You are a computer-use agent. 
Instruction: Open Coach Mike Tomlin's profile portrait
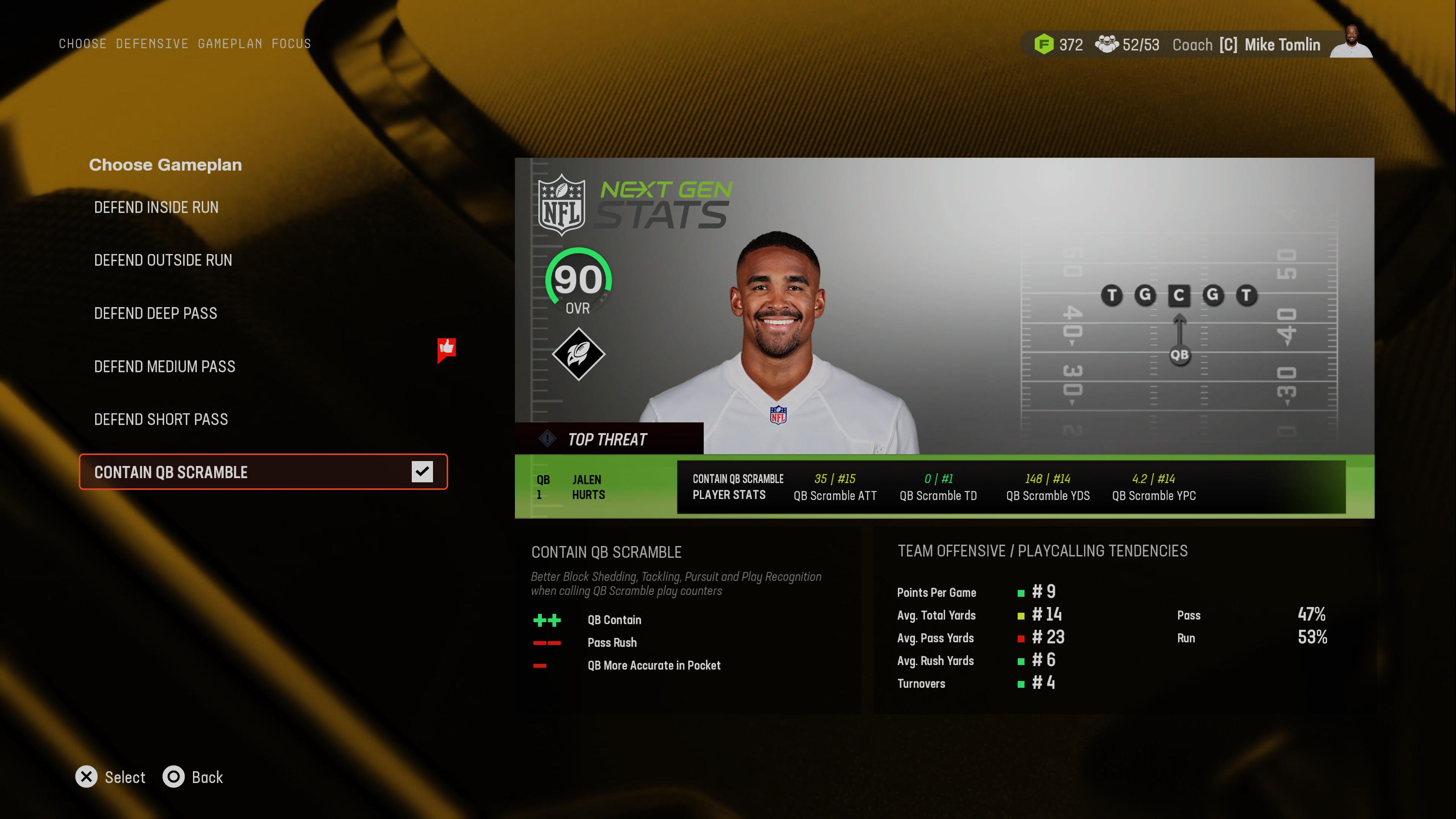1351,42
